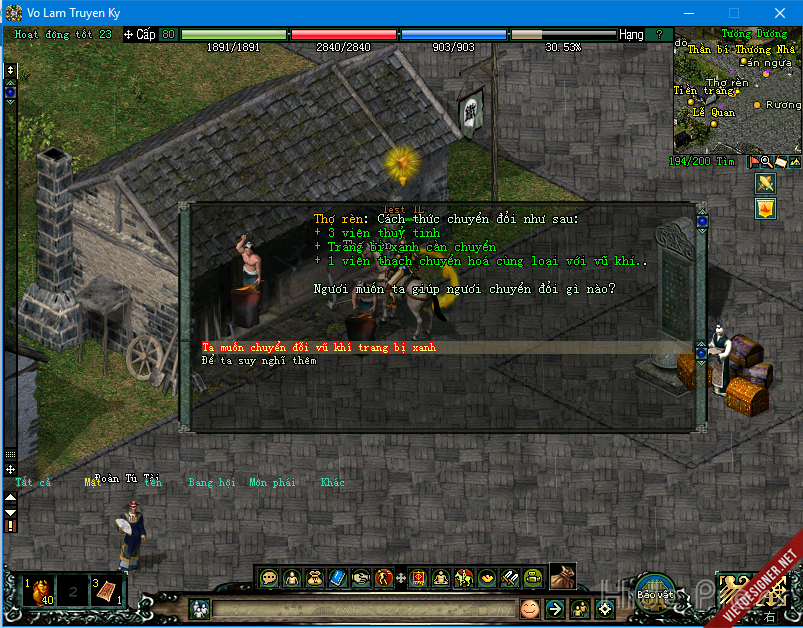Choose "Ta muốn chuyển đổi vũ khí trang bị xanh"
803x628 pixels.
click(318, 347)
